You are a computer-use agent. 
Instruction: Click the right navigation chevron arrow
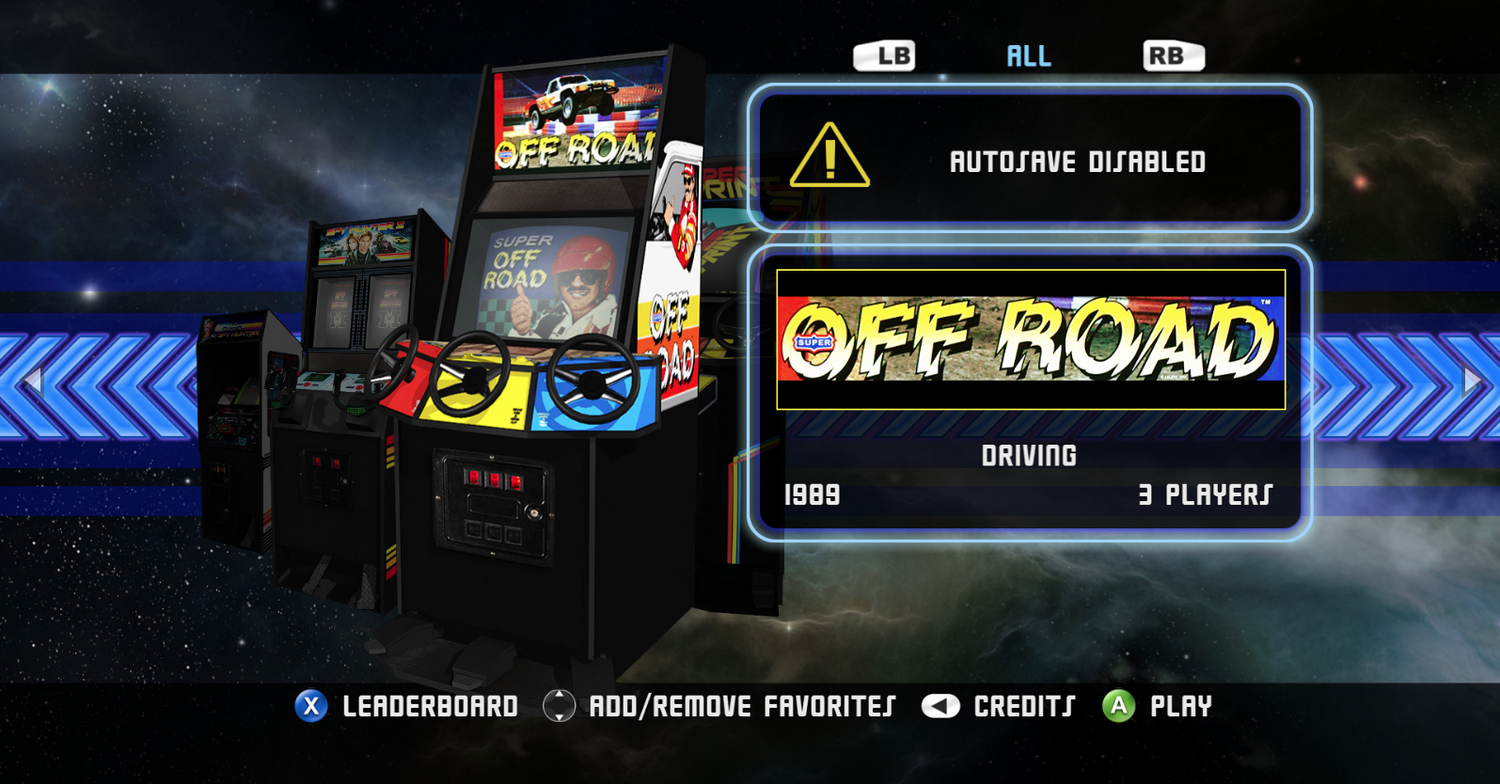point(1470,380)
